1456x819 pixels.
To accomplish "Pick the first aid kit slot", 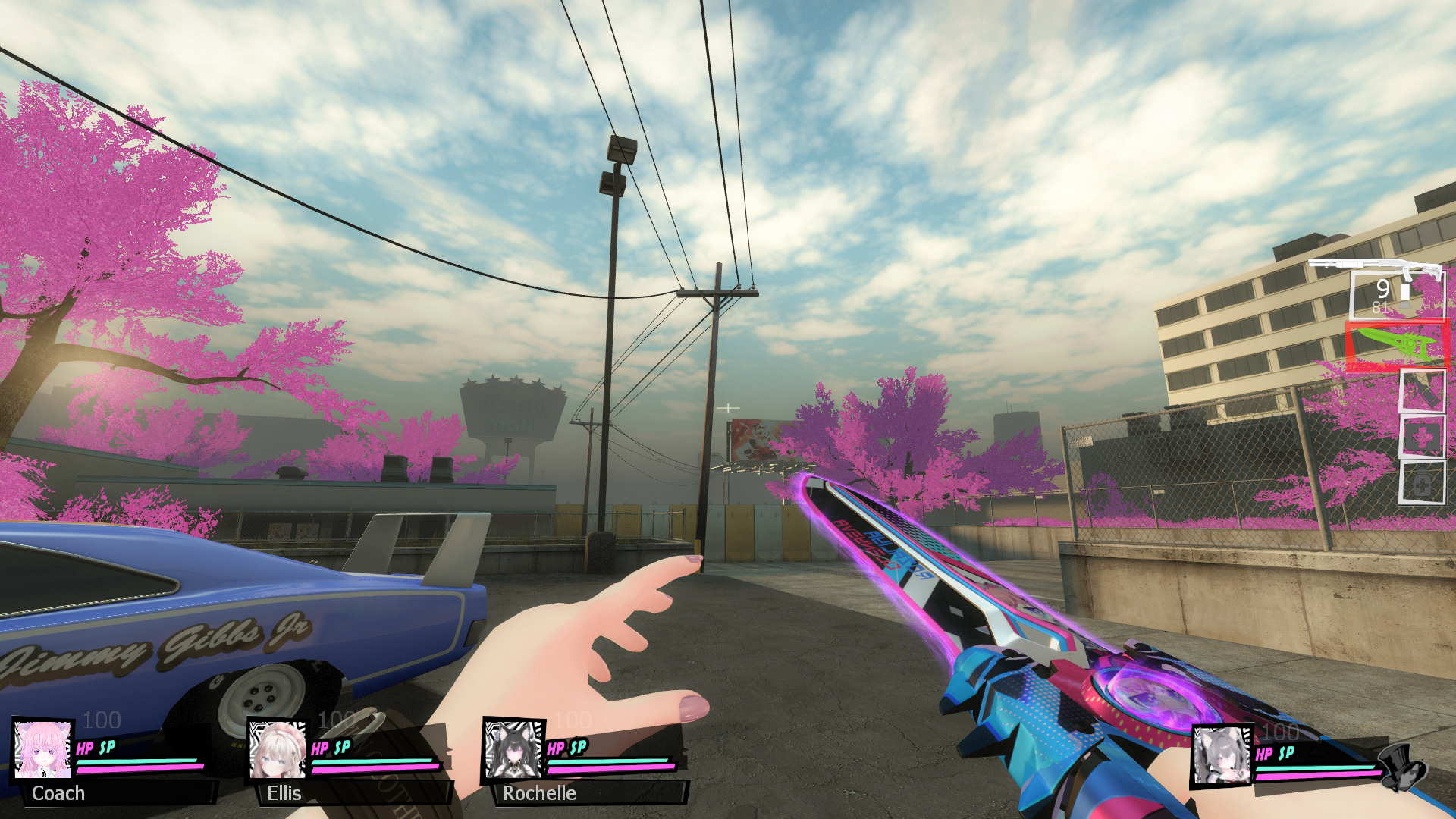I will pos(1422,437).
